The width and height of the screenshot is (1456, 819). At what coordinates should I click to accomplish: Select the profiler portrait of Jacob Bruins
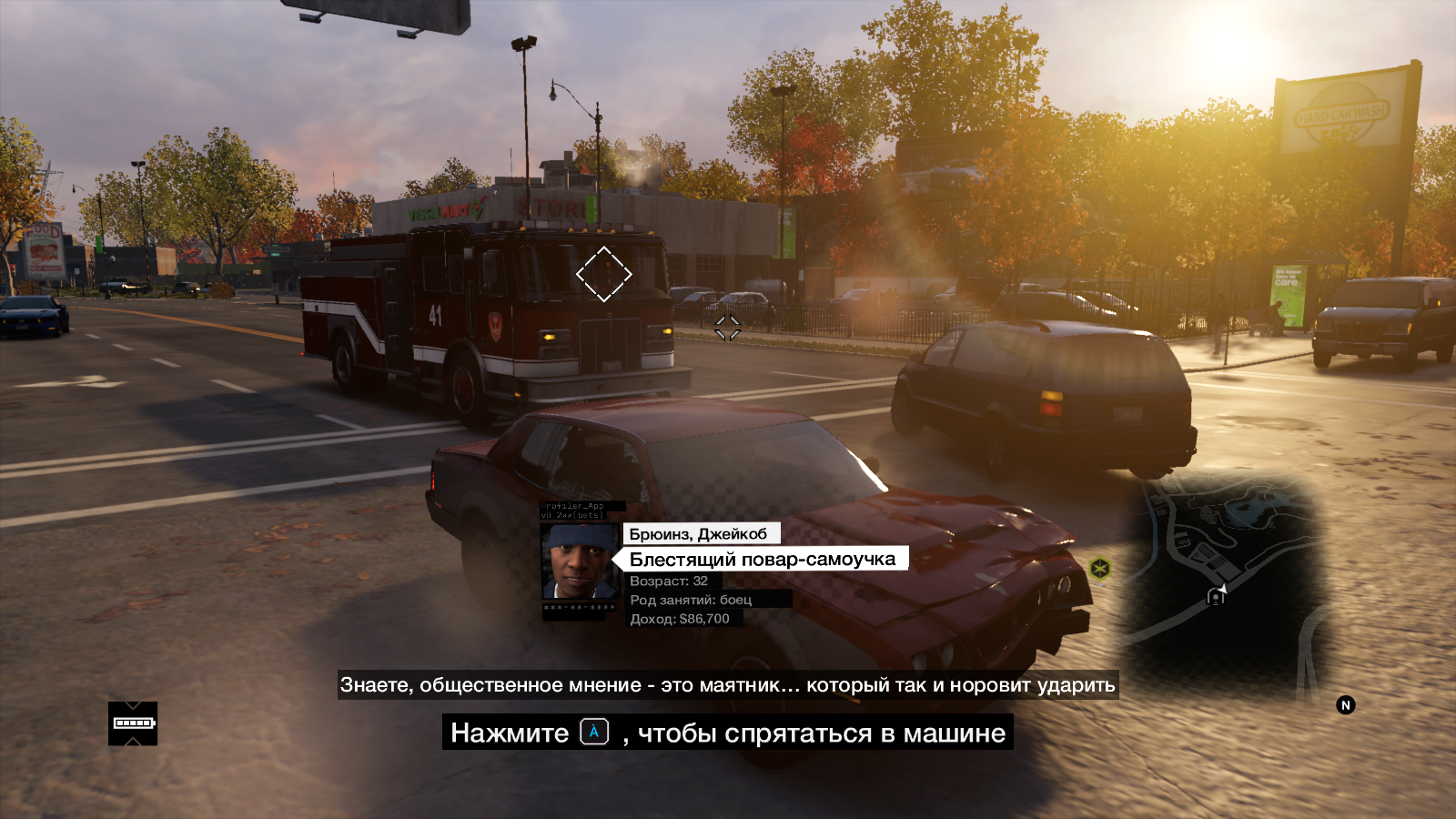[579, 561]
